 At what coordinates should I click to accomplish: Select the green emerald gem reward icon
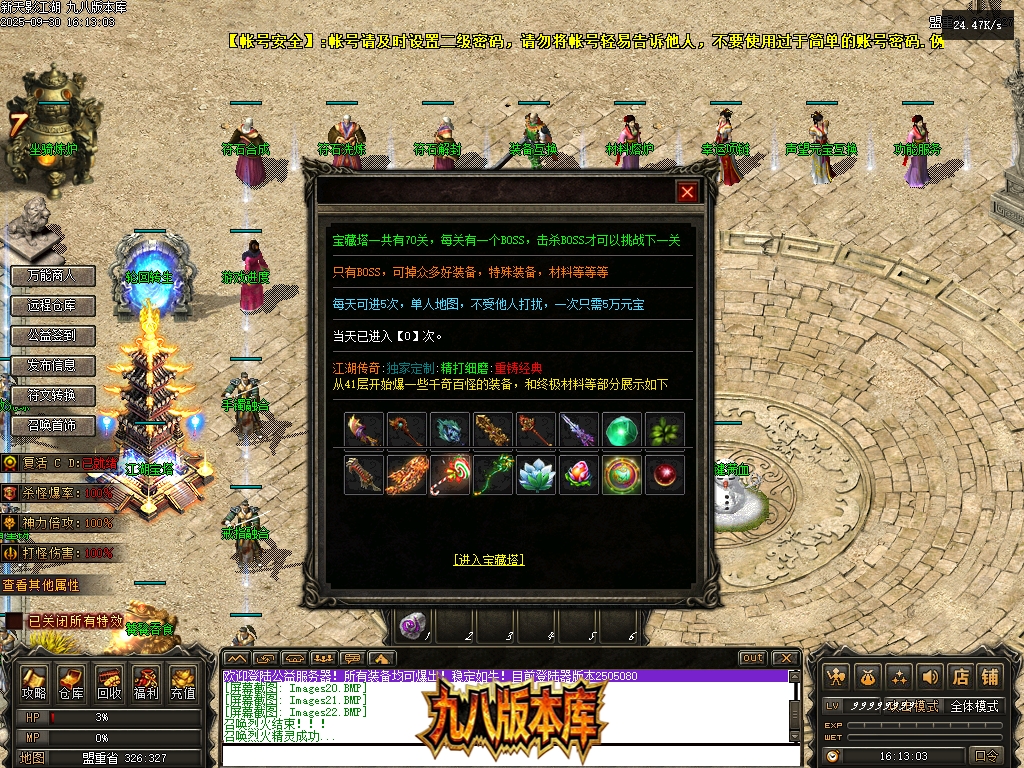point(622,430)
